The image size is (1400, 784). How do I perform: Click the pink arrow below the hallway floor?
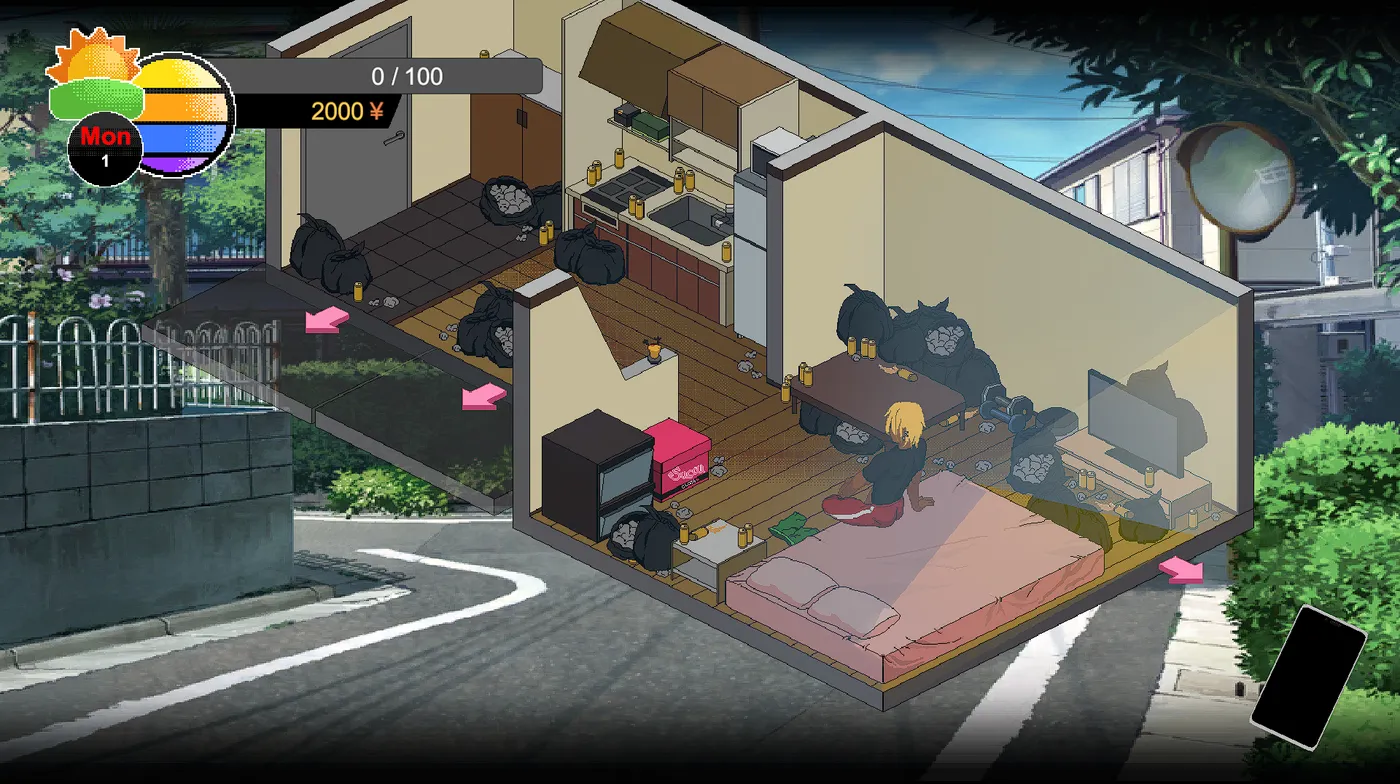pyautogui.click(x=484, y=398)
